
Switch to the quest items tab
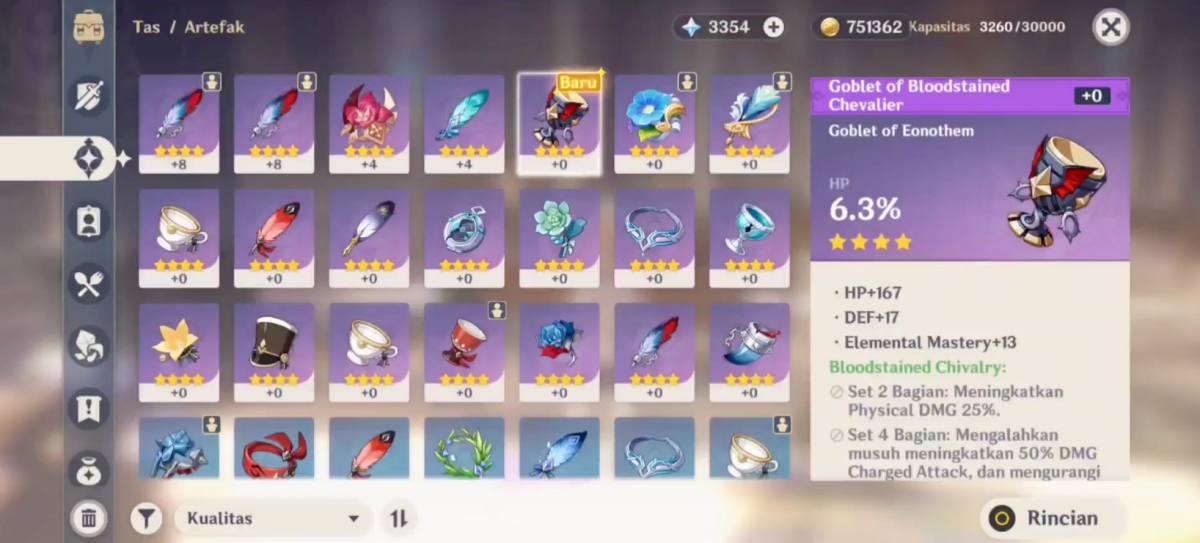pos(89,408)
